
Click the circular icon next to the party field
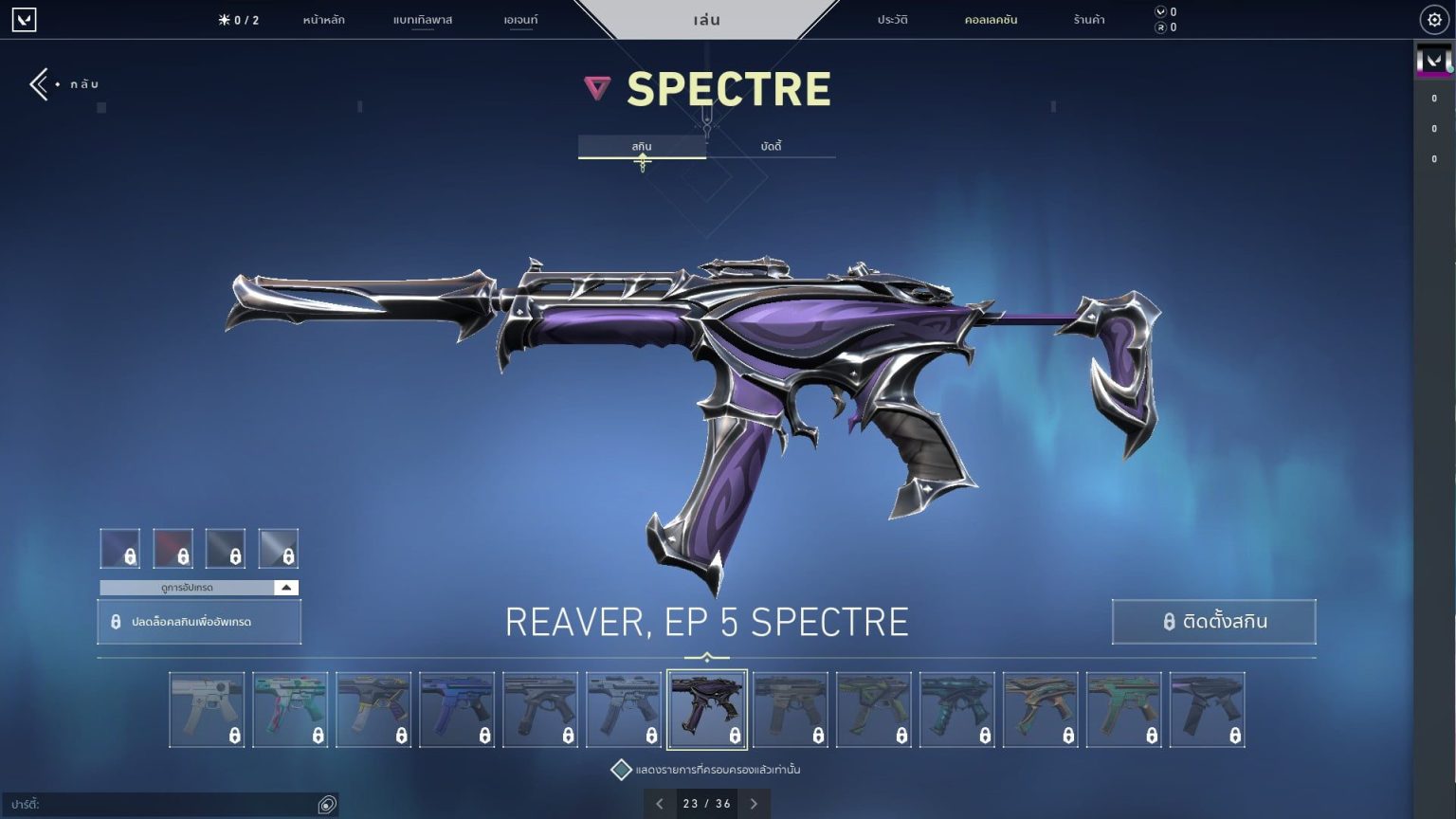point(325,803)
